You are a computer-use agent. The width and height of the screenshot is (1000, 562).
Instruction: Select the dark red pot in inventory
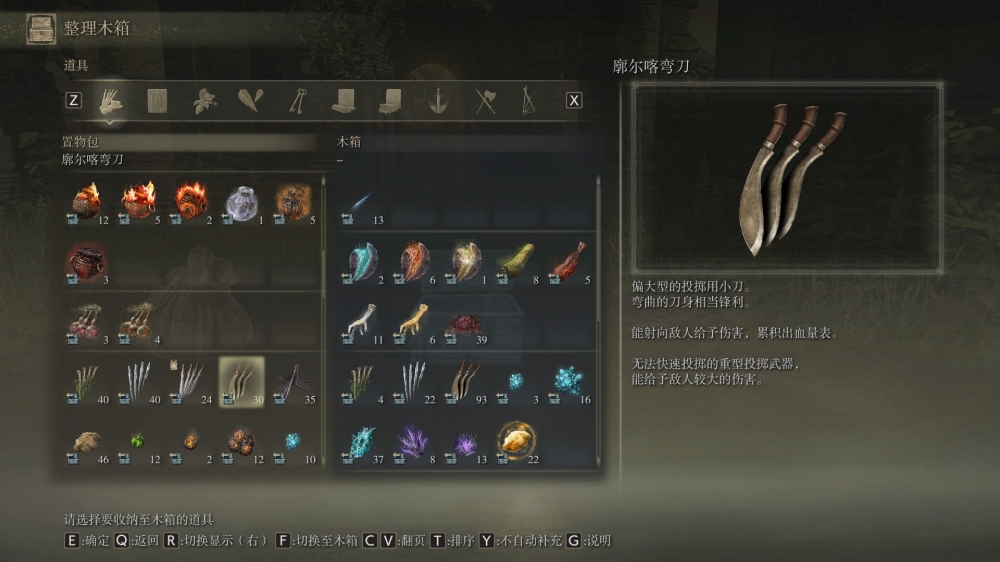click(x=87, y=263)
